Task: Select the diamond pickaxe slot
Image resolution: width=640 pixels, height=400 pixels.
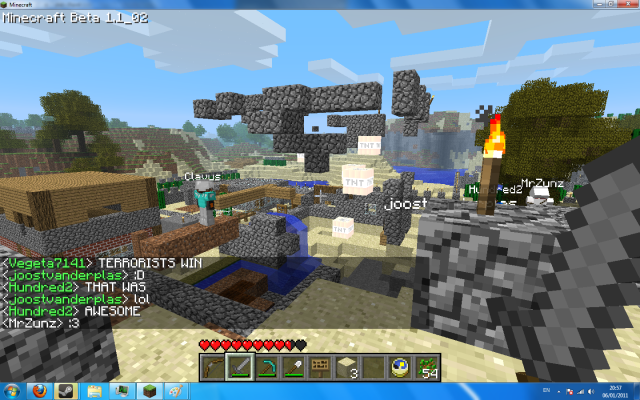Action: point(266,366)
